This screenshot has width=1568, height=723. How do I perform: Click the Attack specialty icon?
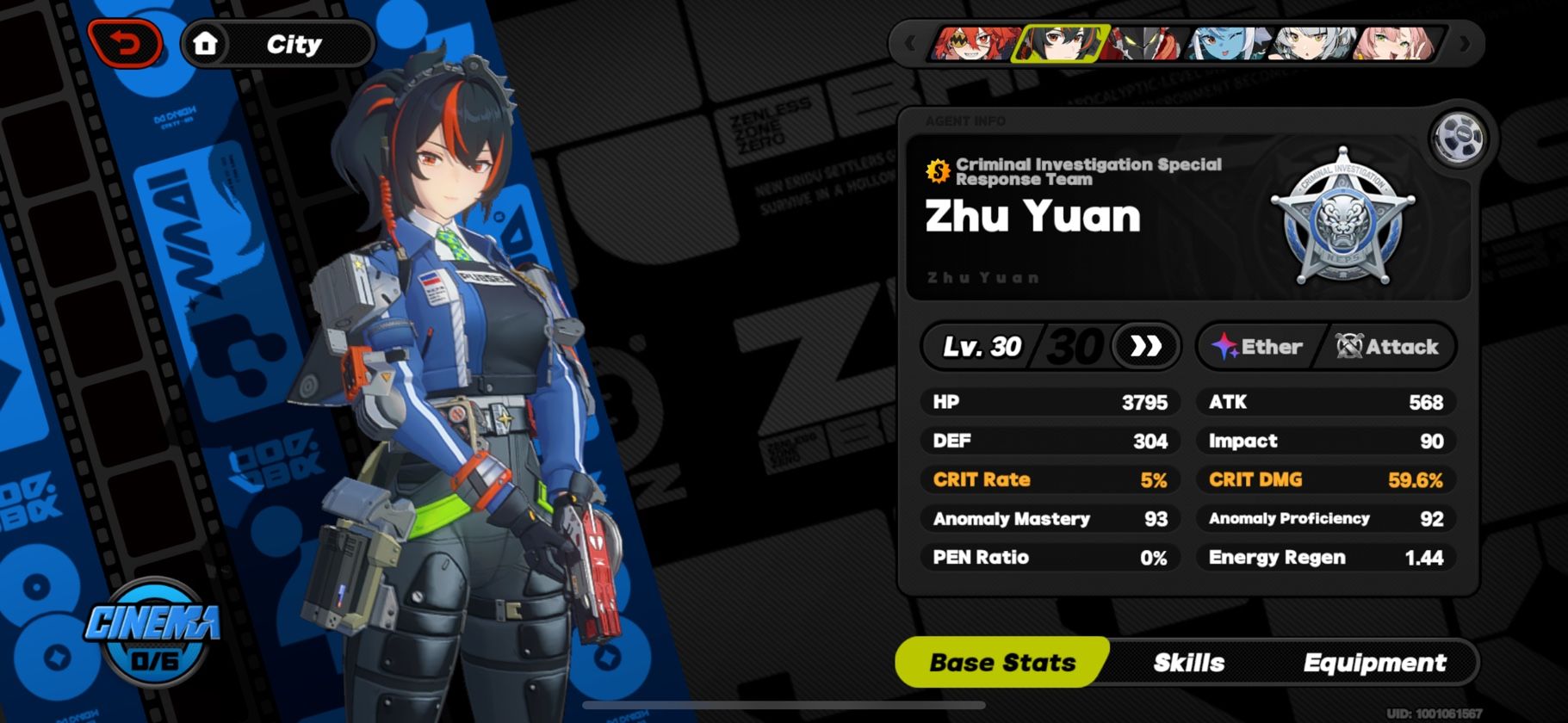pyautogui.click(x=1348, y=346)
